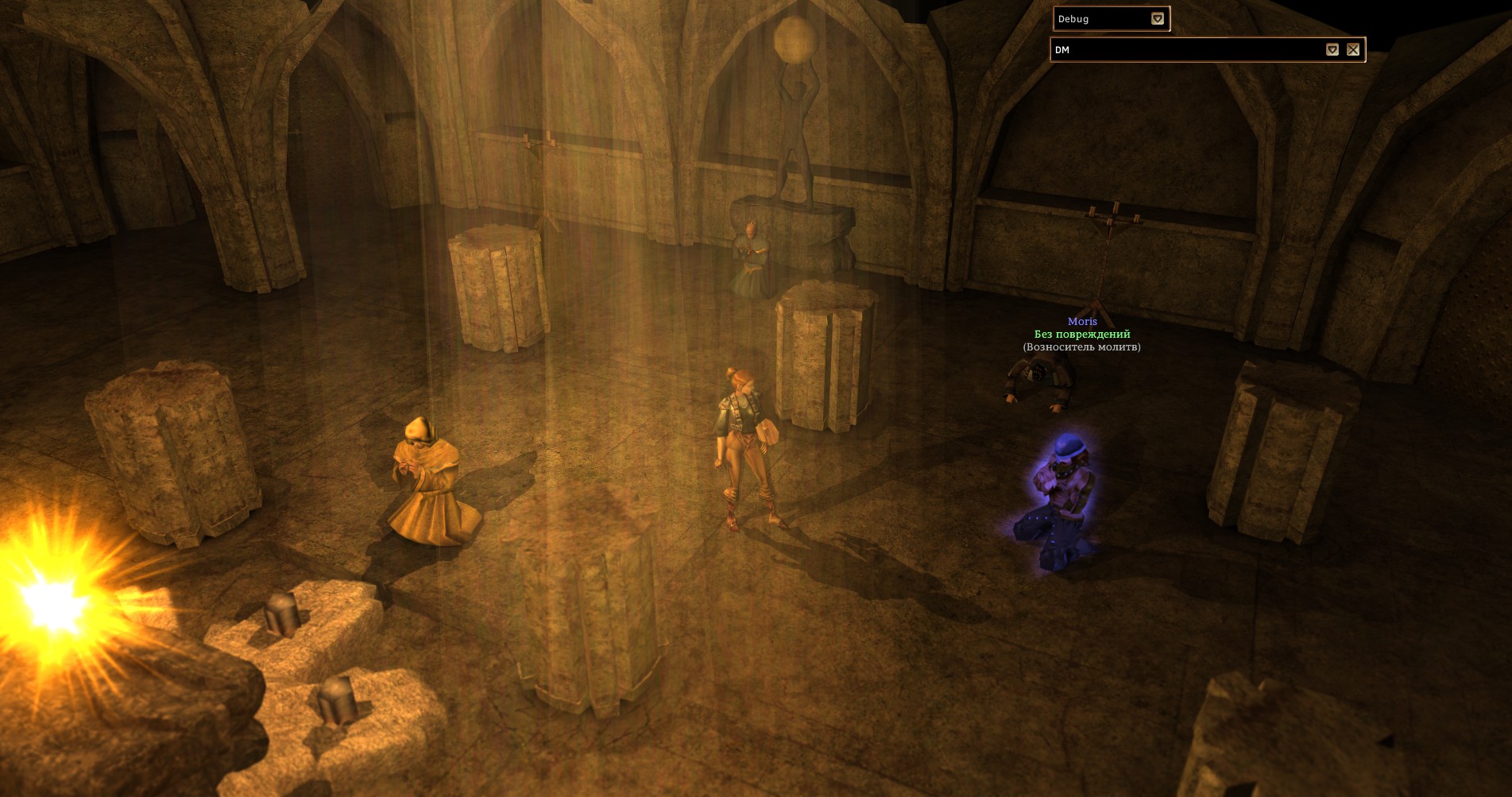Close the DM bar with X
This screenshot has width=1512, height=797.
coord(1353,50)
